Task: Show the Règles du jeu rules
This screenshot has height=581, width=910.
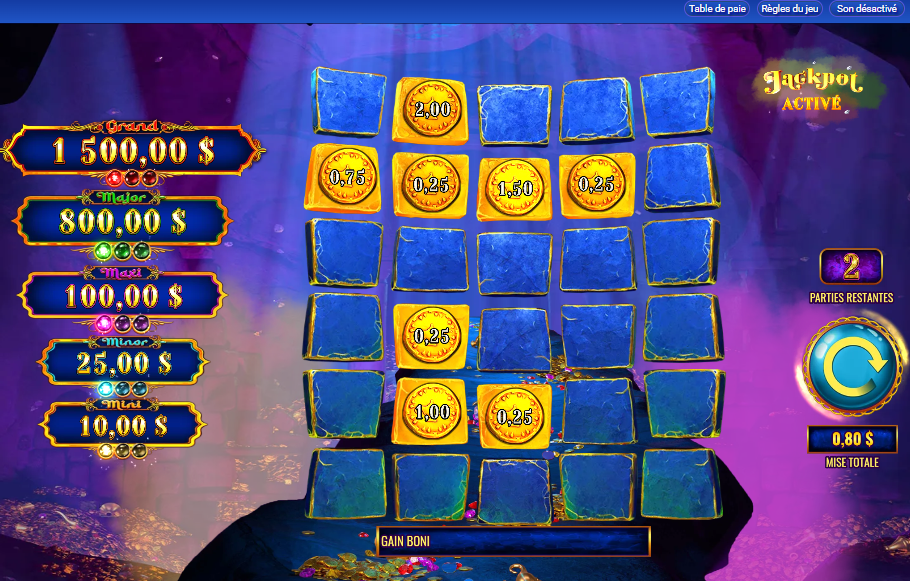Action: 790,9
